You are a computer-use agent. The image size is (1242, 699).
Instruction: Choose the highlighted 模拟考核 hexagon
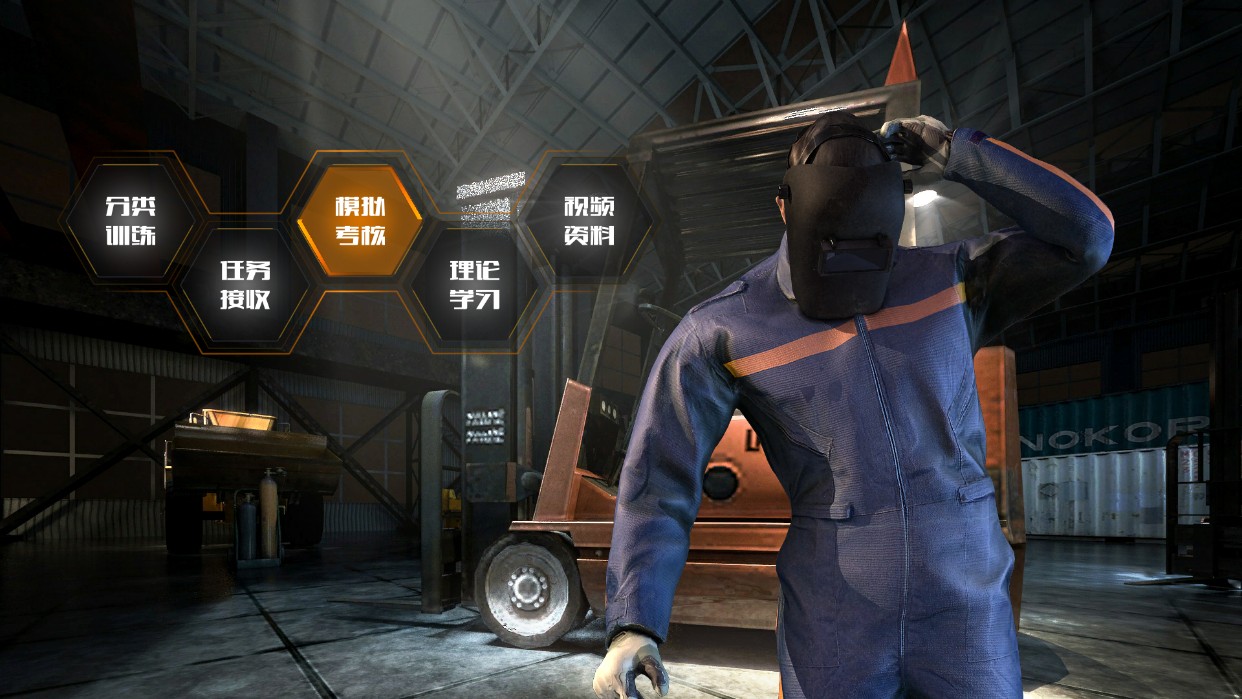360,220
